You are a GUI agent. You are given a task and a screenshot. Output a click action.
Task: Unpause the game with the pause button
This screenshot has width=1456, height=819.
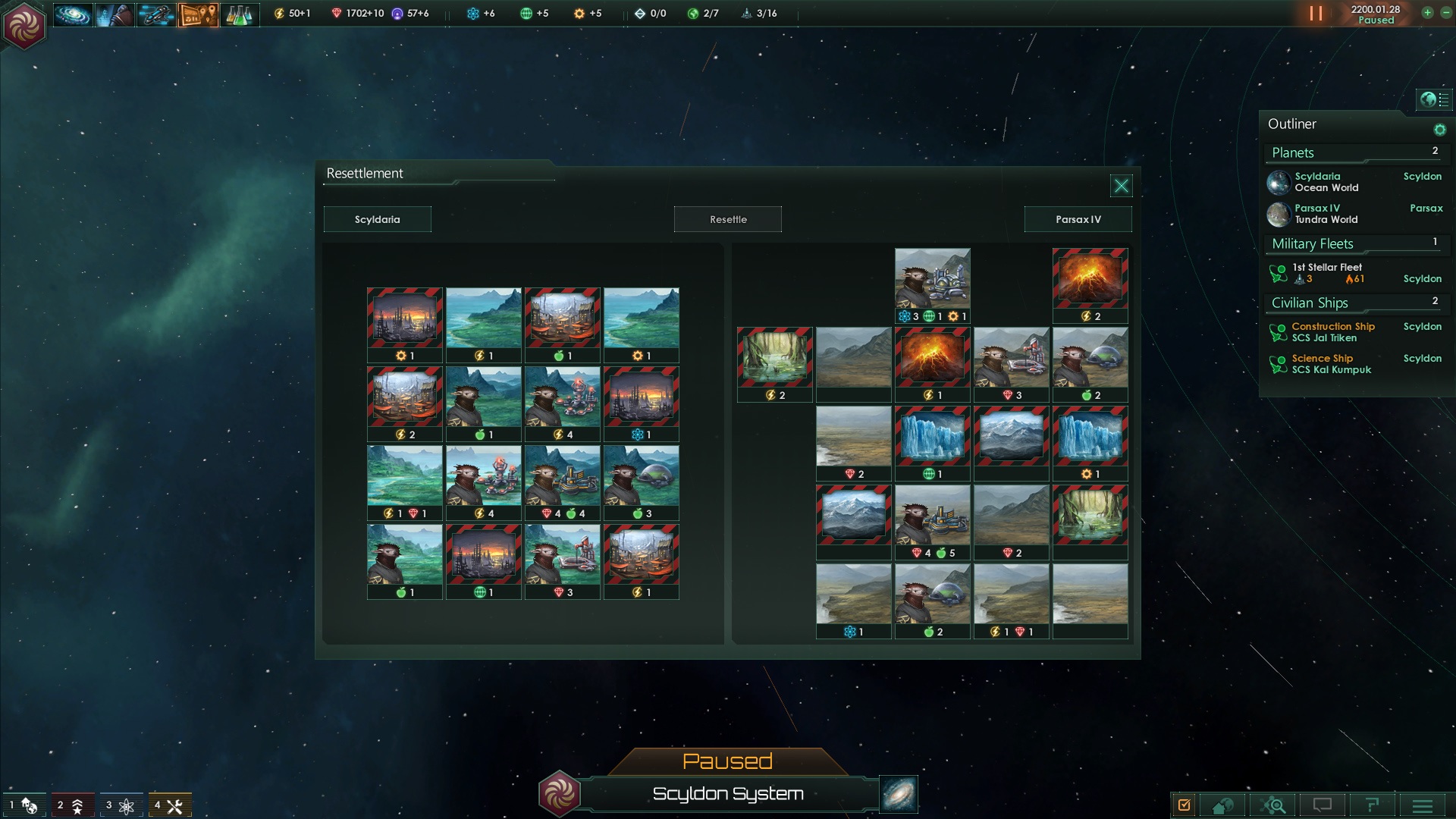pyautogui.click(x=1316, y=14)
